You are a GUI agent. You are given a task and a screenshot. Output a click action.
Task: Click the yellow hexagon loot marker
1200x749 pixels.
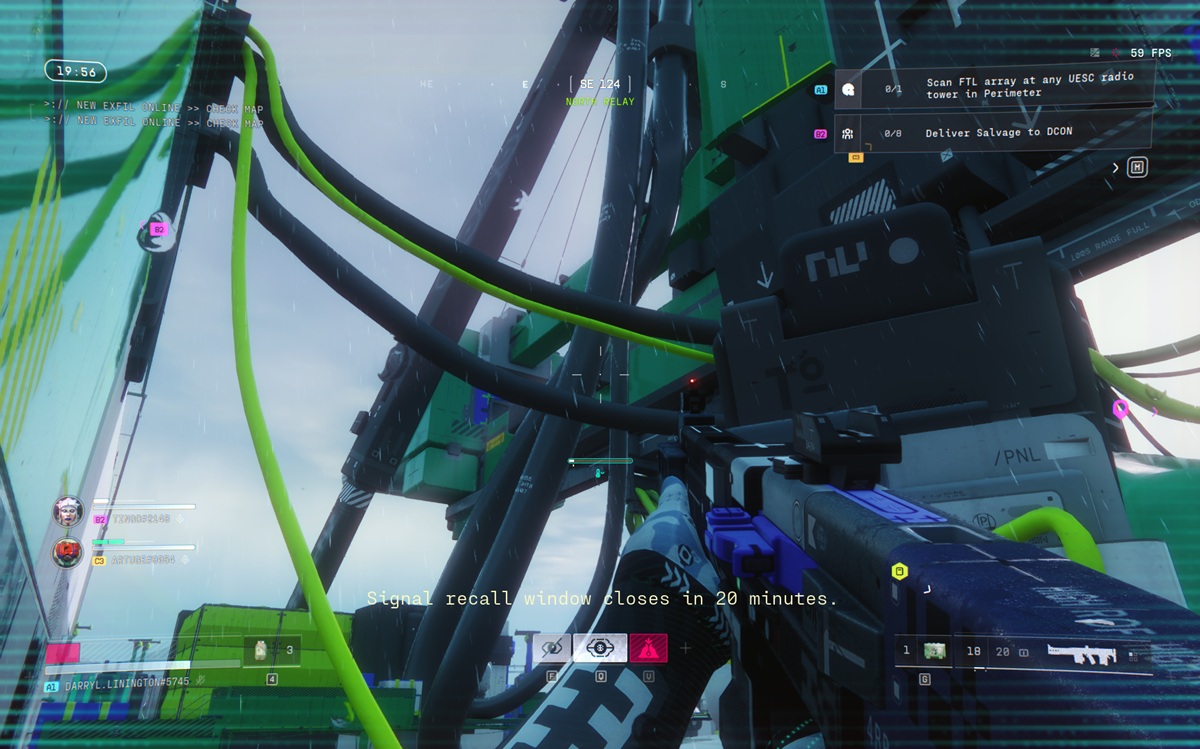[899, 572]
